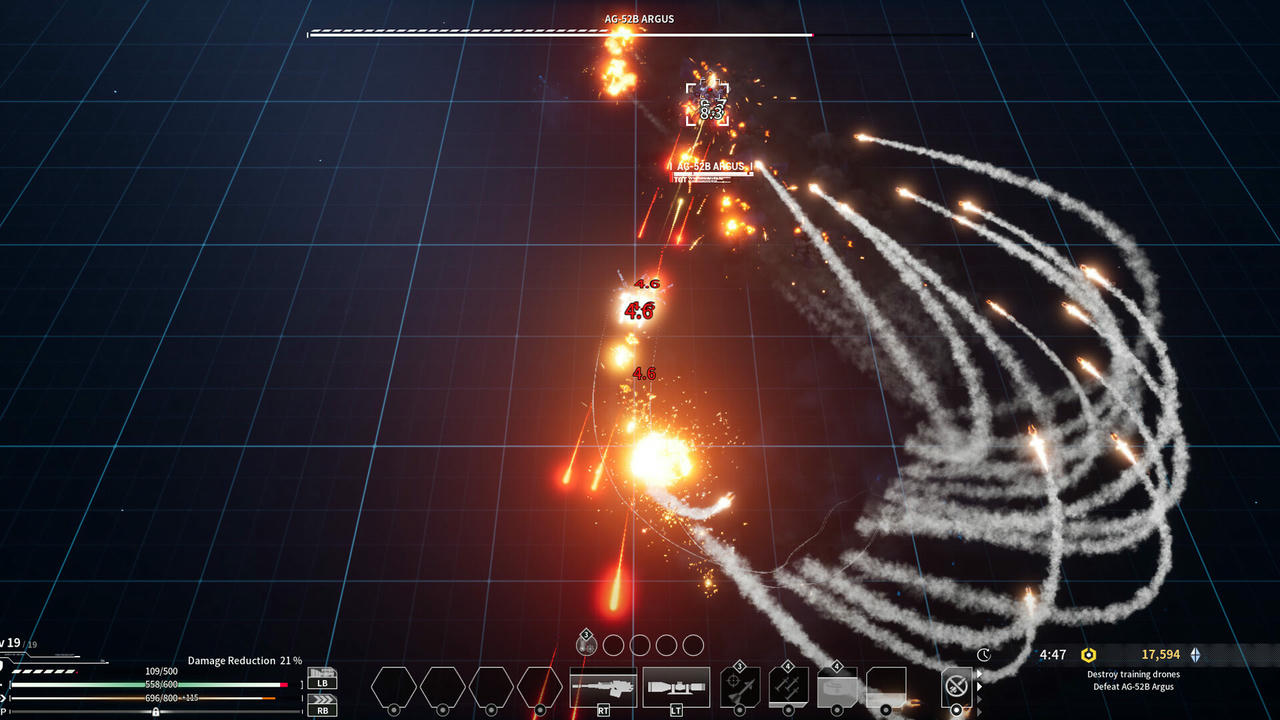
Task: Select the no-satellite ability icon
Action: (957, 686)
